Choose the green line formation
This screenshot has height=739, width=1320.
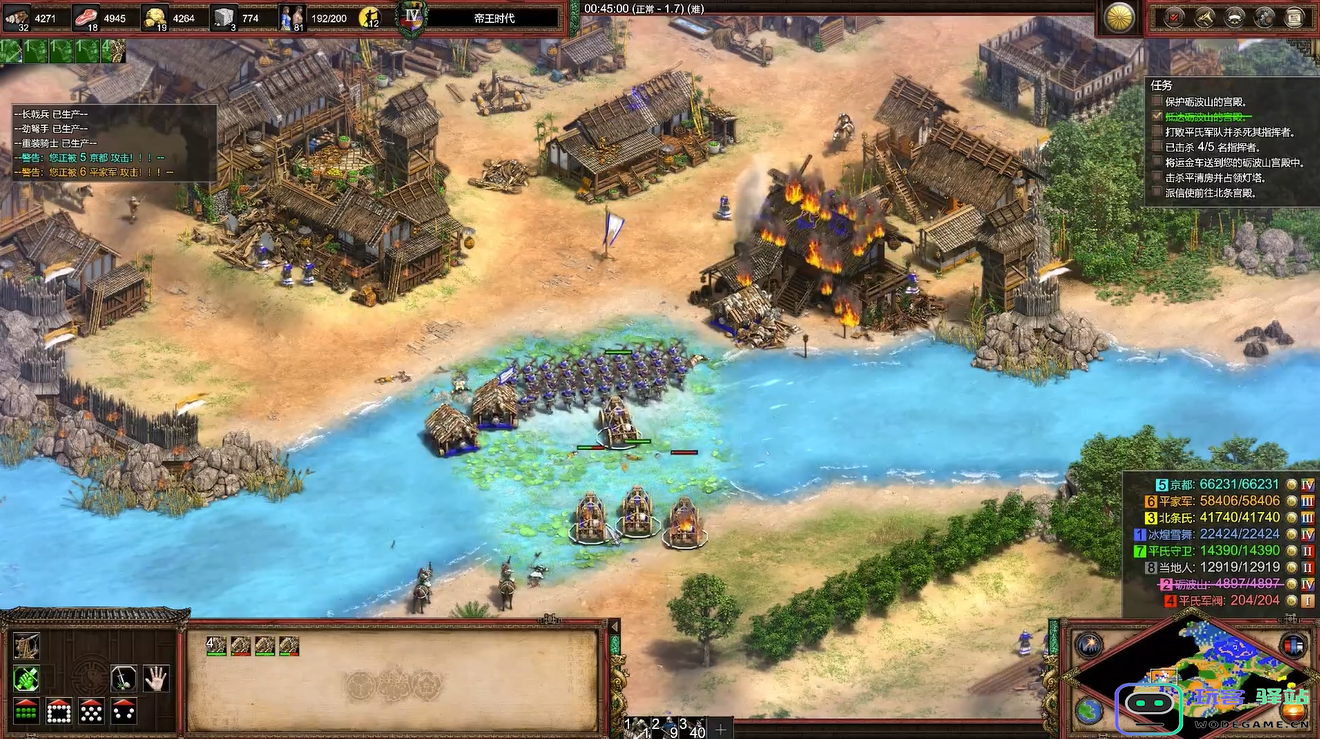pyautogui.click(x=26, y=711)
